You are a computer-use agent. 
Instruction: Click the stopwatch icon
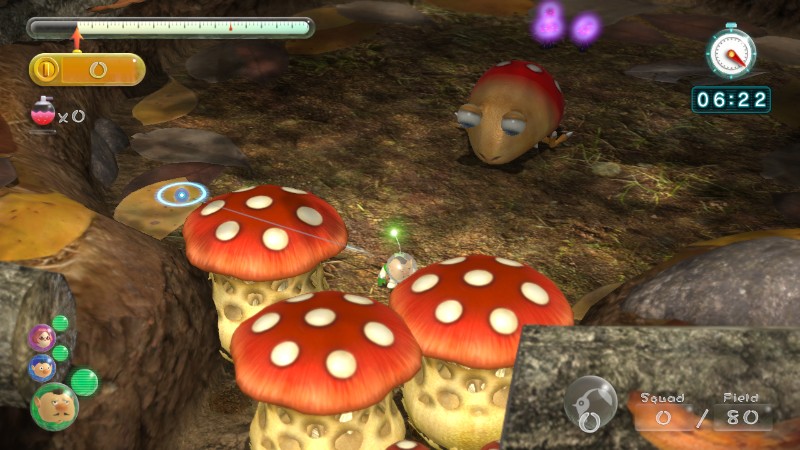tap(730, 49)
